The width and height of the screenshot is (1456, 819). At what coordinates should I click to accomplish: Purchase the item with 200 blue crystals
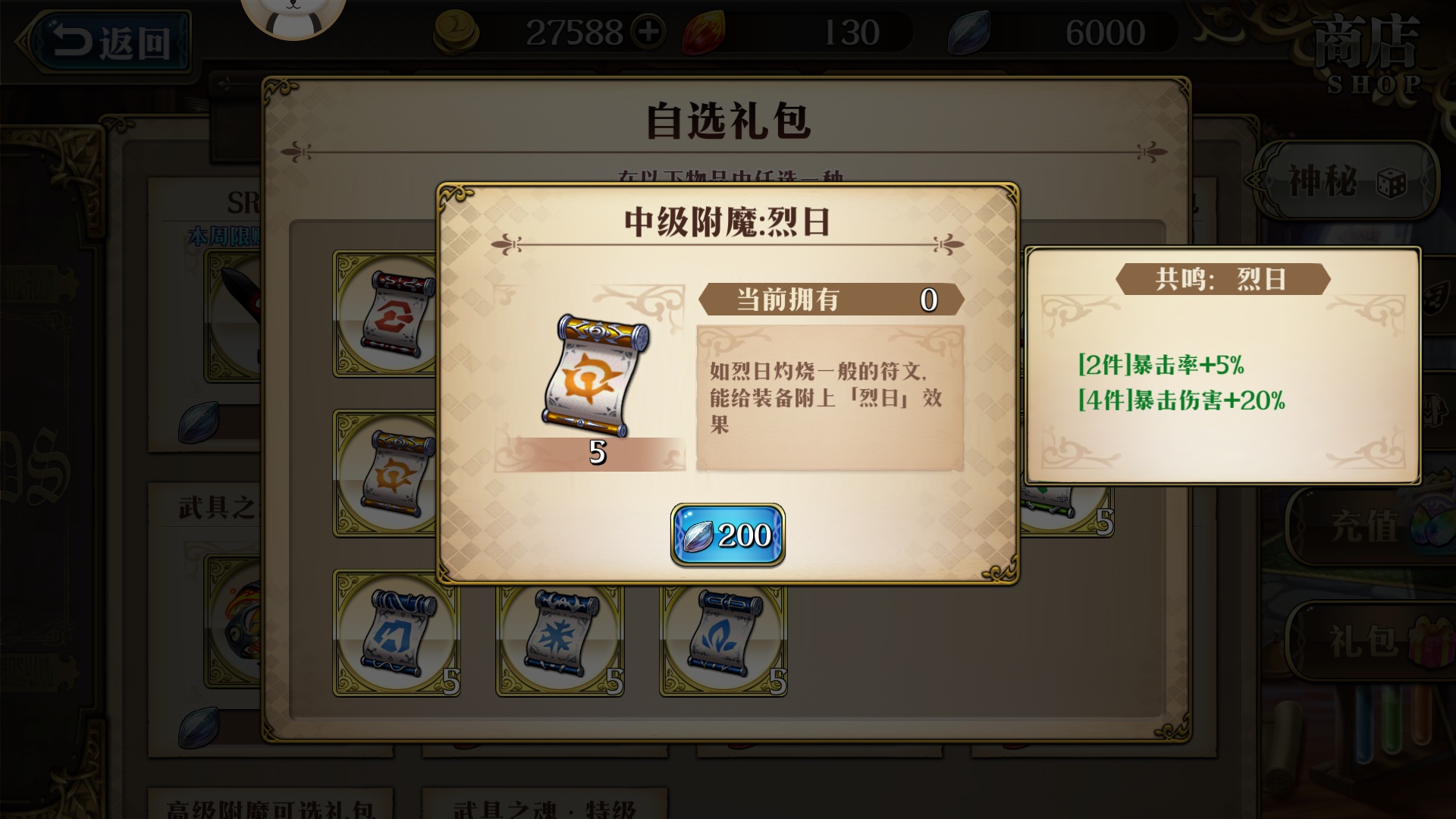point(726,534)
